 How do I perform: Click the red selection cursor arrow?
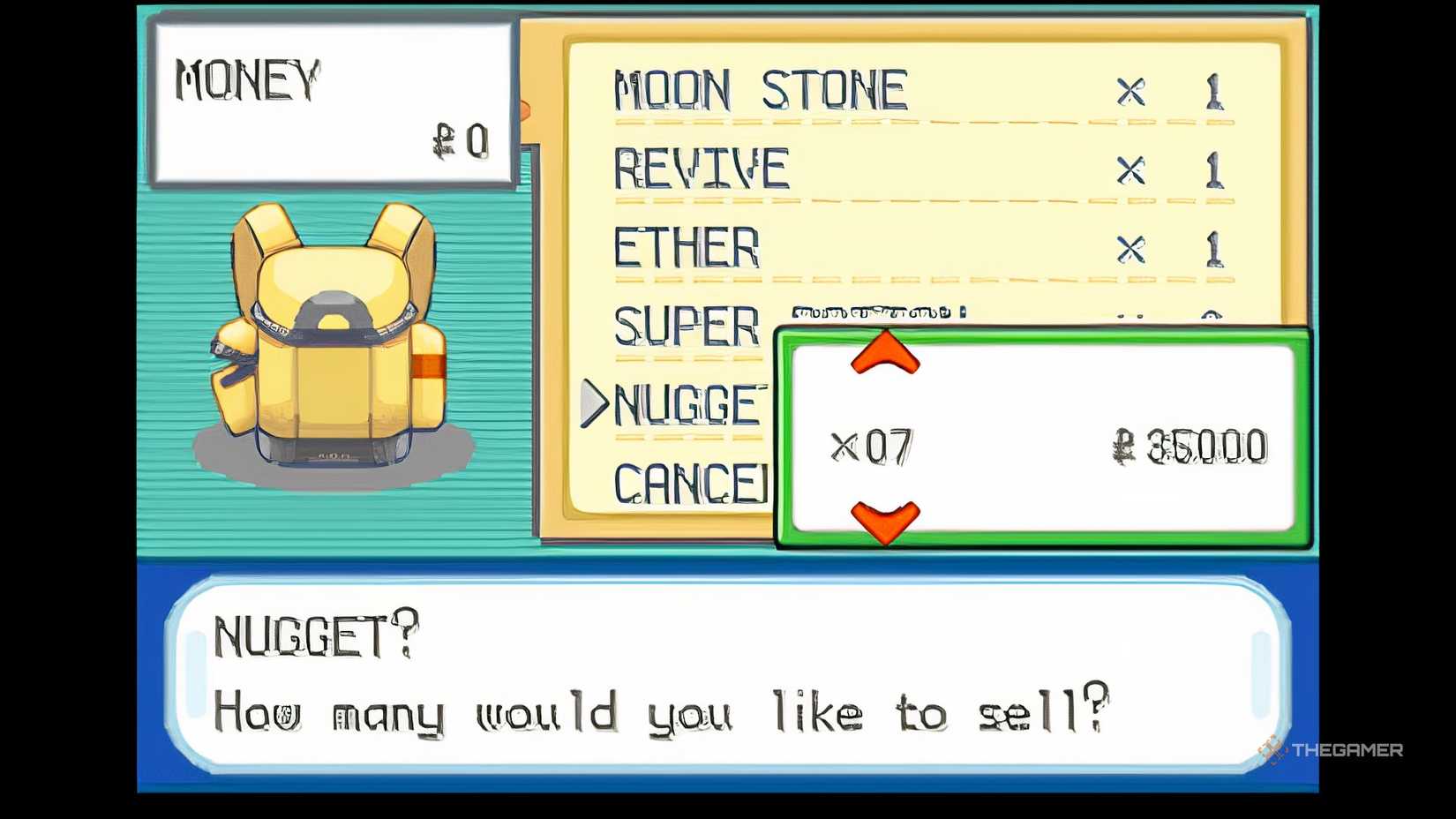click(x=593, y=404)
